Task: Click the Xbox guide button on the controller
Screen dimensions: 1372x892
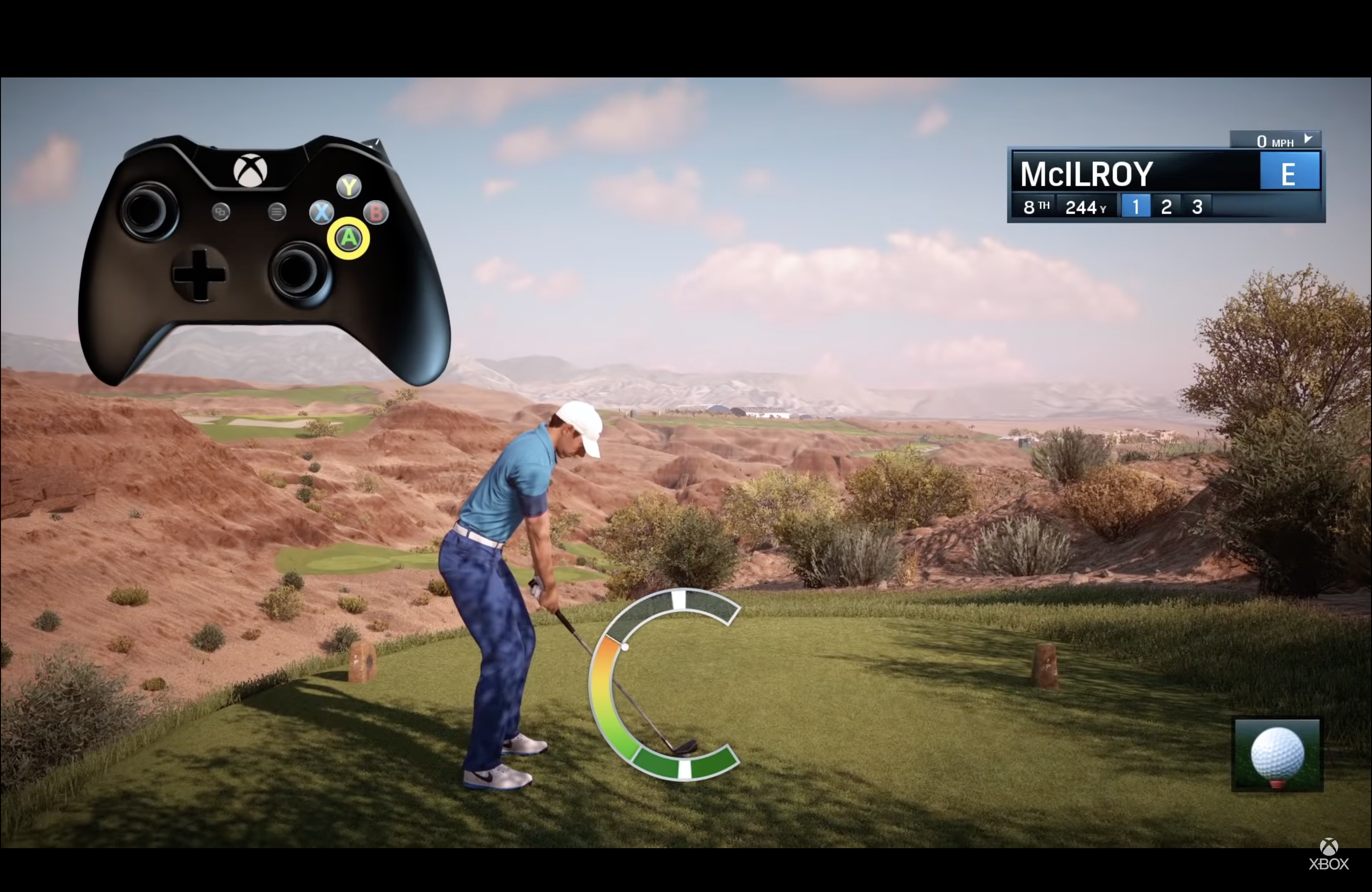Action: pos(249,171)
